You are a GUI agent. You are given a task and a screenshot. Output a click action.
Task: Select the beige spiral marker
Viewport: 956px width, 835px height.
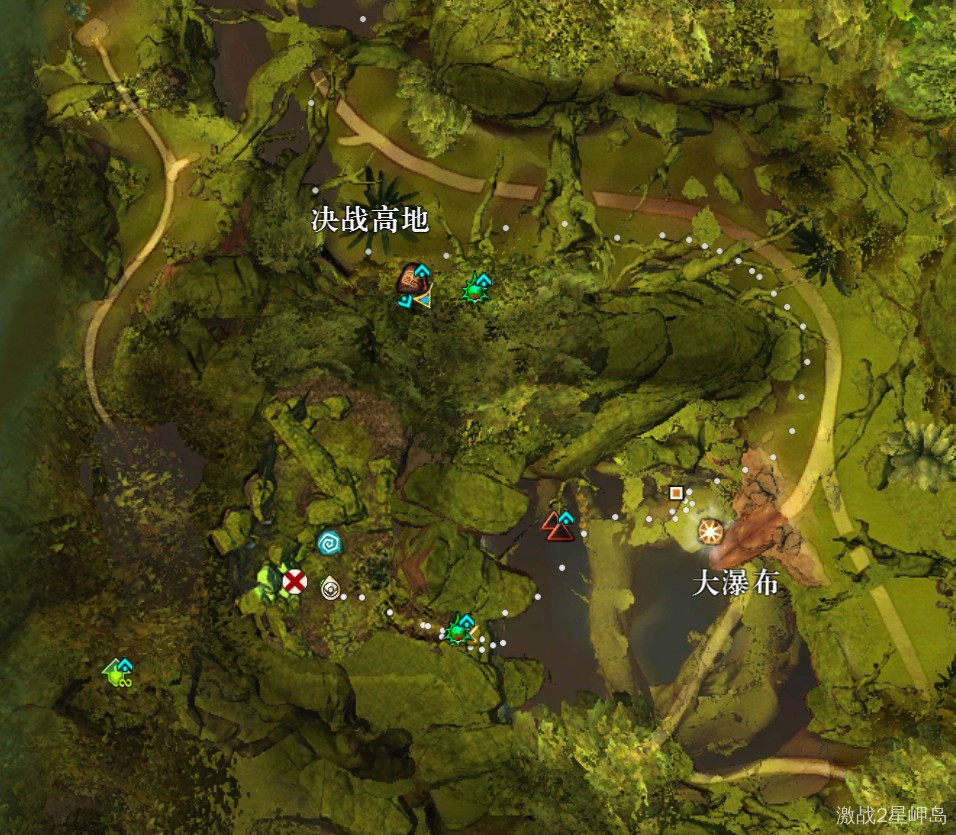(330, 588)
